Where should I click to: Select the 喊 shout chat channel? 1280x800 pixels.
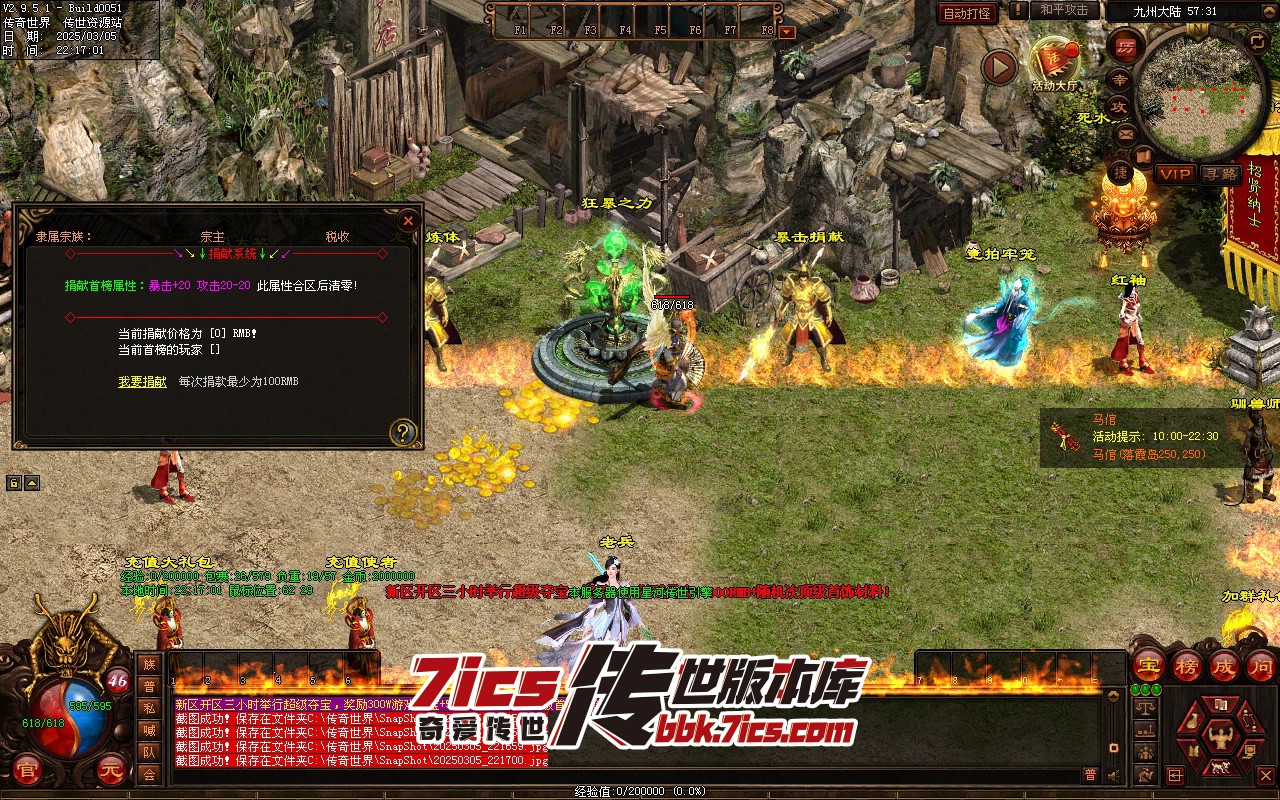(149, 731)
